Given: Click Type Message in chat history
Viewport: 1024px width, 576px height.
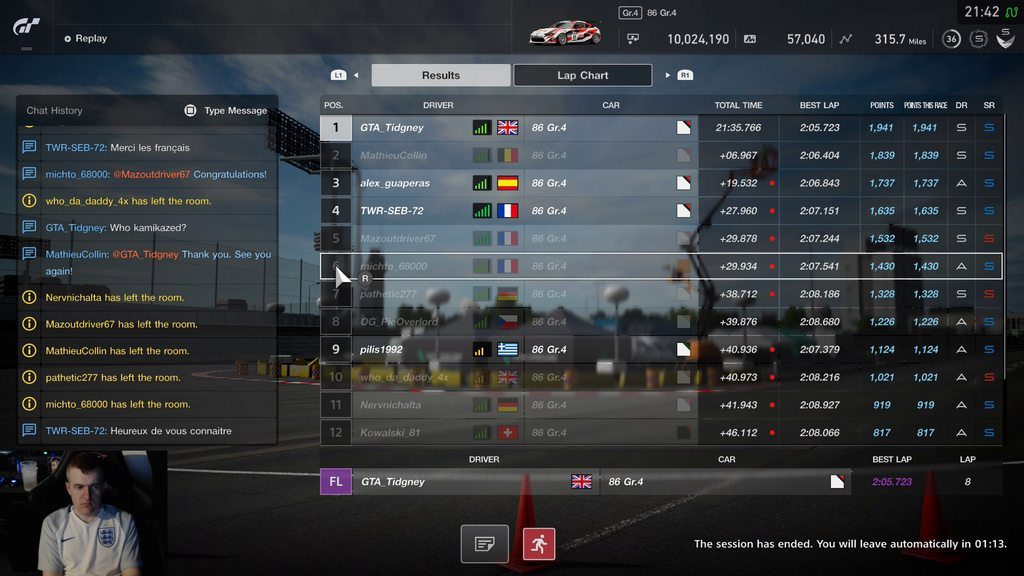Looking at the screenshot, I should (x=226, y=111).
